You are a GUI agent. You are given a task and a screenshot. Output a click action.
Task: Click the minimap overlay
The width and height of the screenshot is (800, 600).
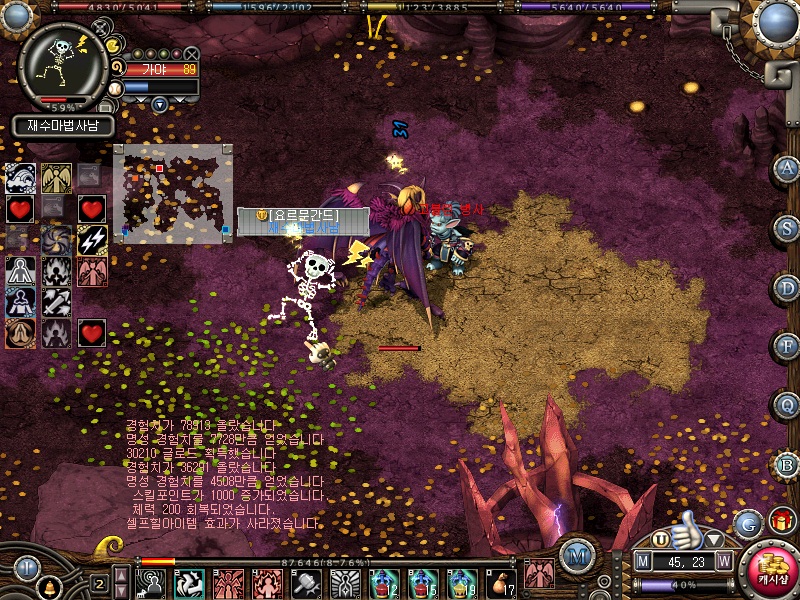click(173, 194)
